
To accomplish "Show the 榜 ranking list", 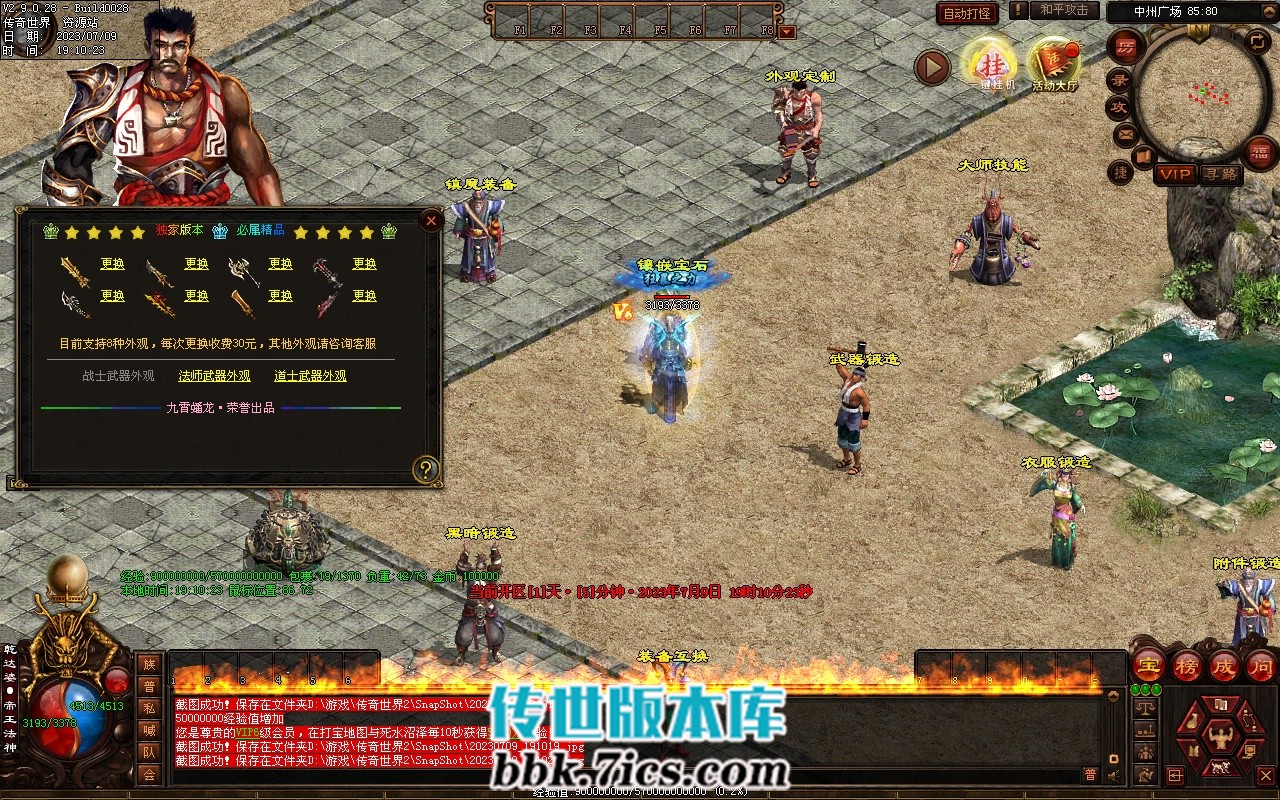I will click(1186, 665).
